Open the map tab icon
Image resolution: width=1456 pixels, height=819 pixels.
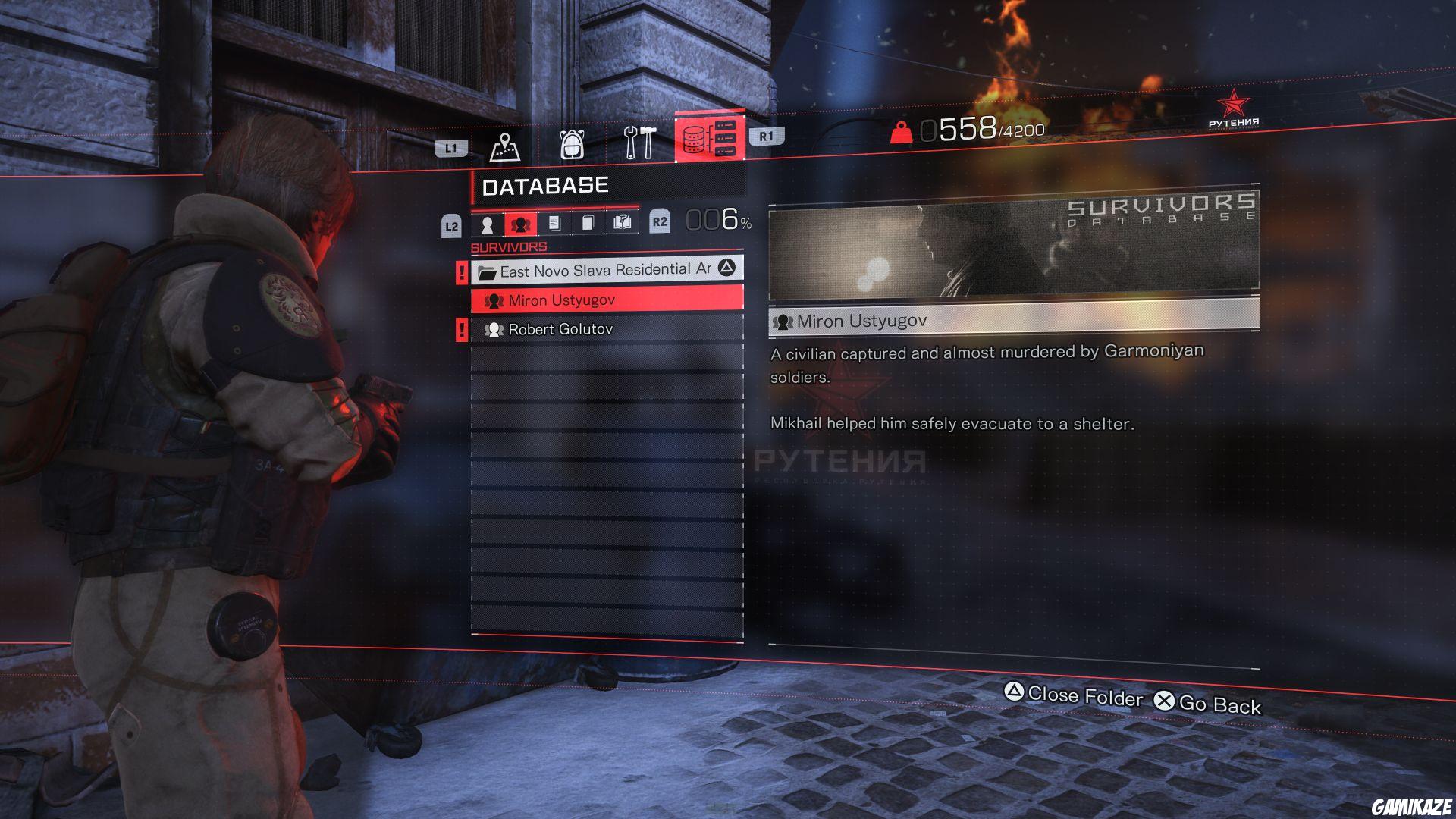tap(506, 144)
